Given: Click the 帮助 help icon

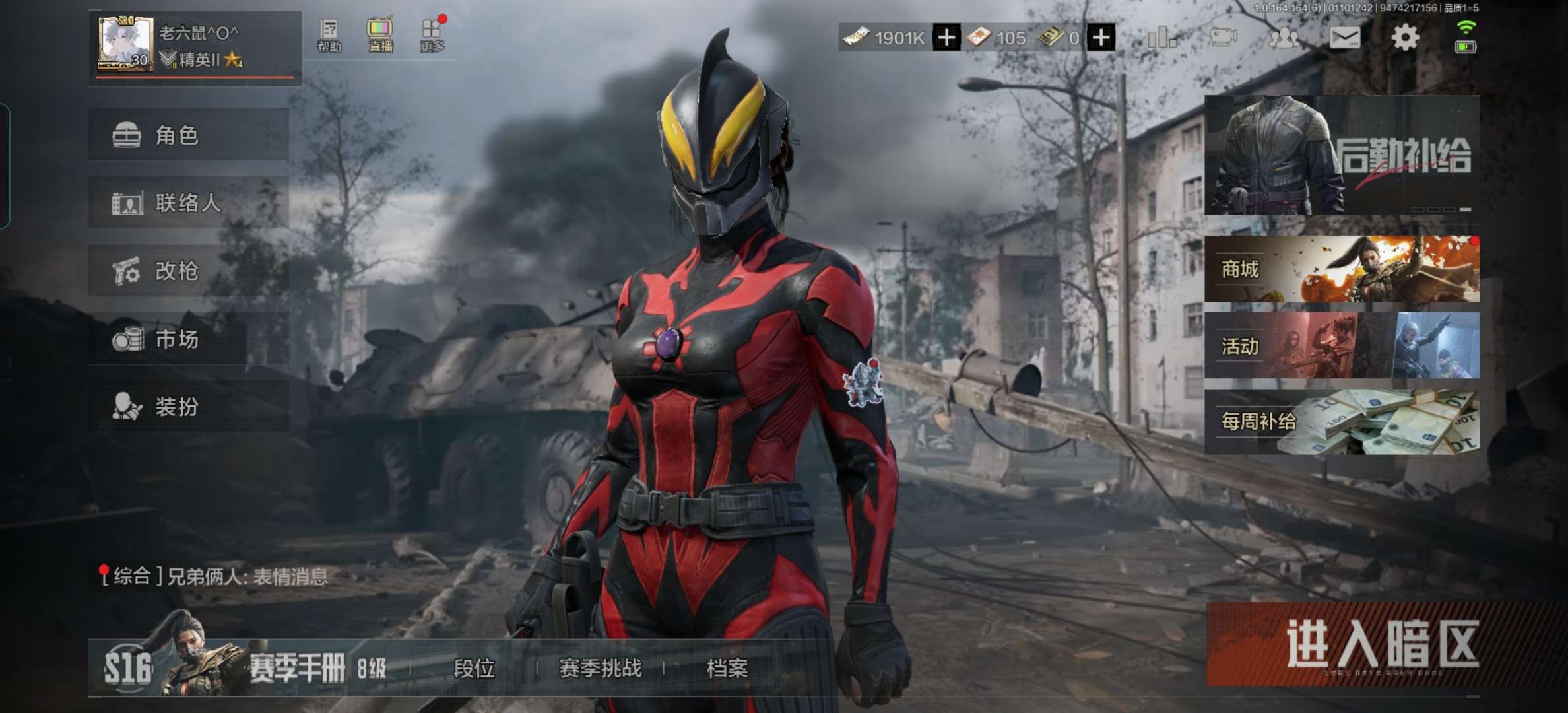Looking at the screenshot, I should click(x=329, y=36).
